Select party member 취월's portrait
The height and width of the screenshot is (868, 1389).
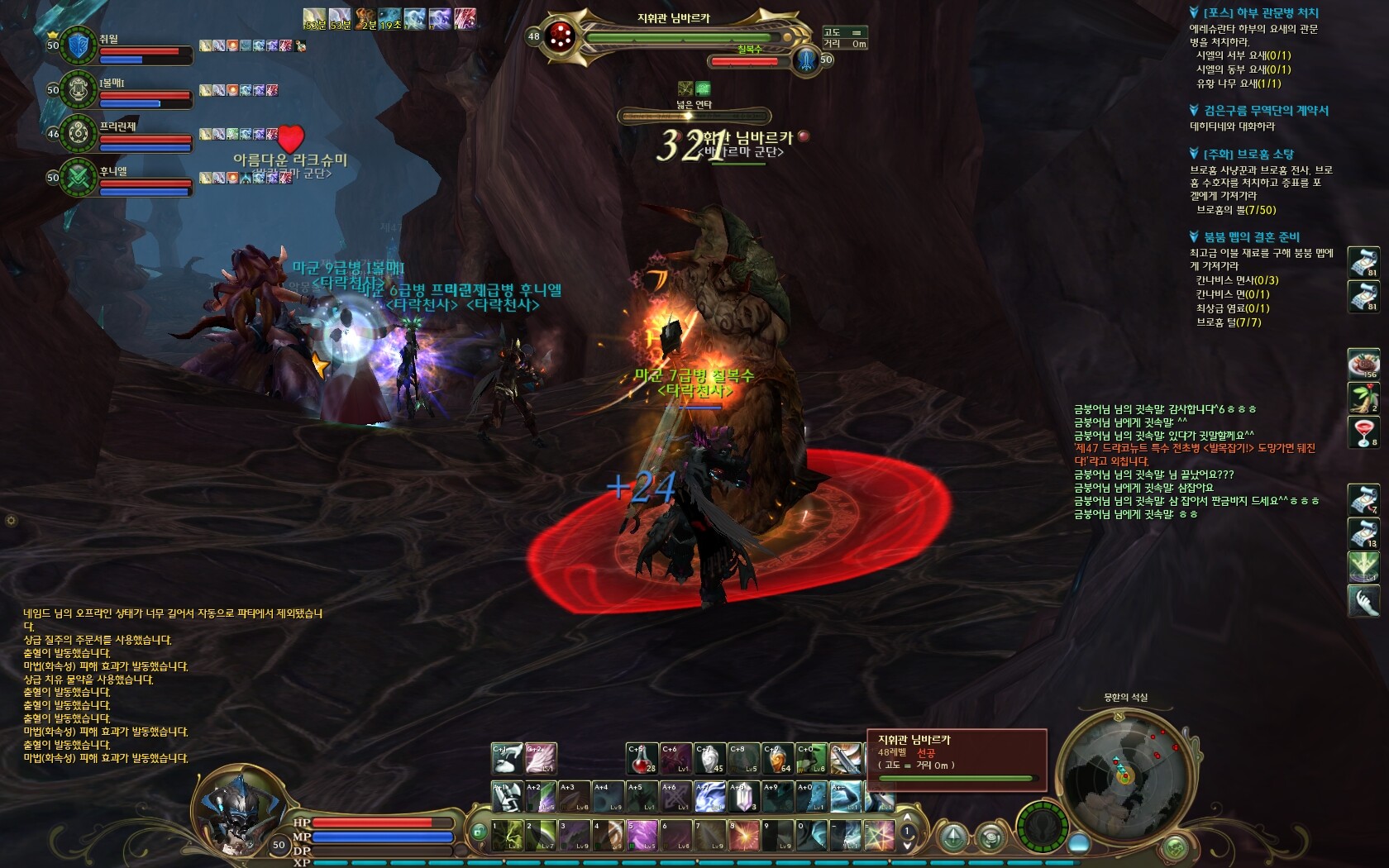point(79,45)
